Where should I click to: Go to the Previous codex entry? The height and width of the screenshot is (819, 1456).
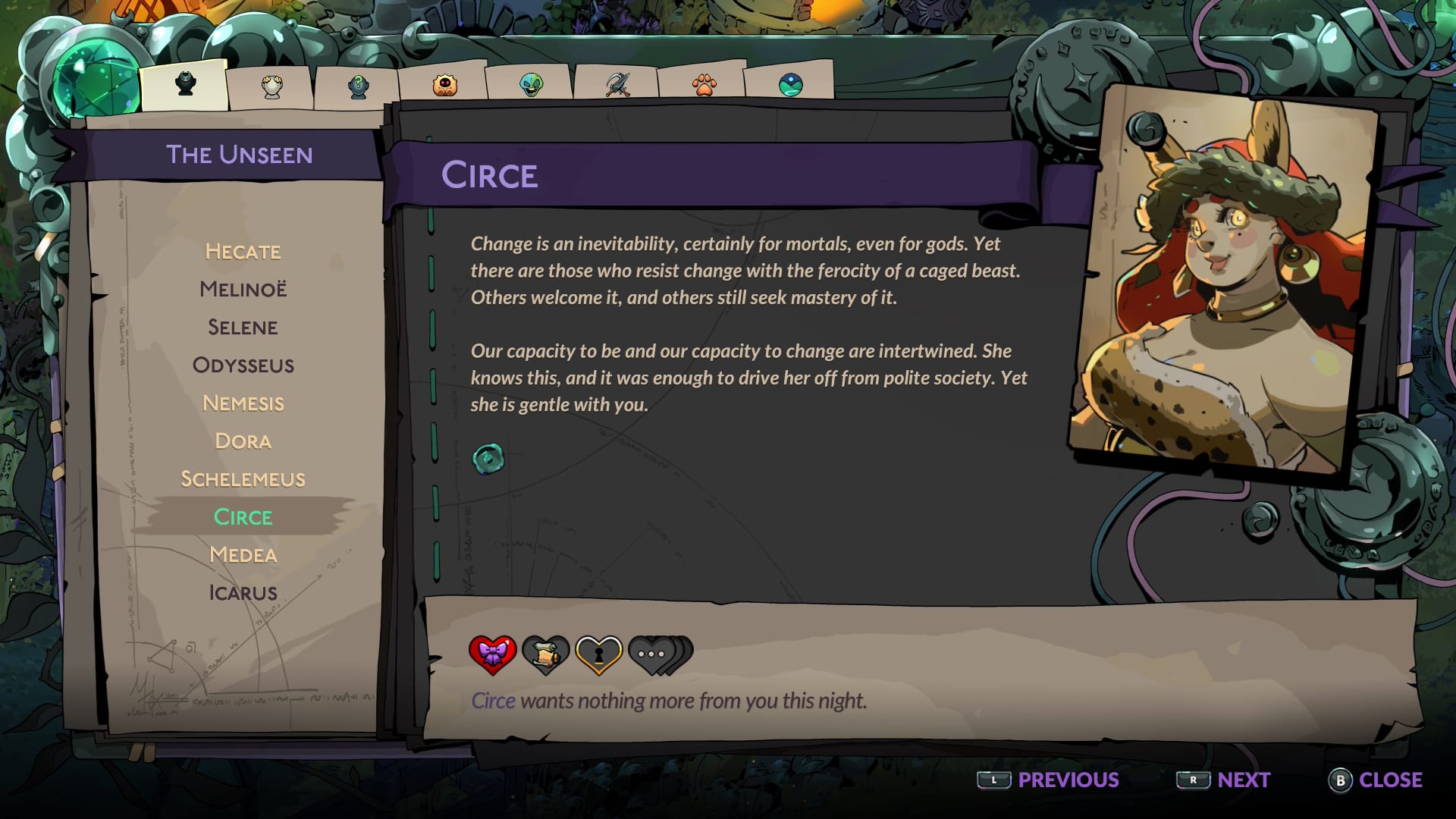1048,780
